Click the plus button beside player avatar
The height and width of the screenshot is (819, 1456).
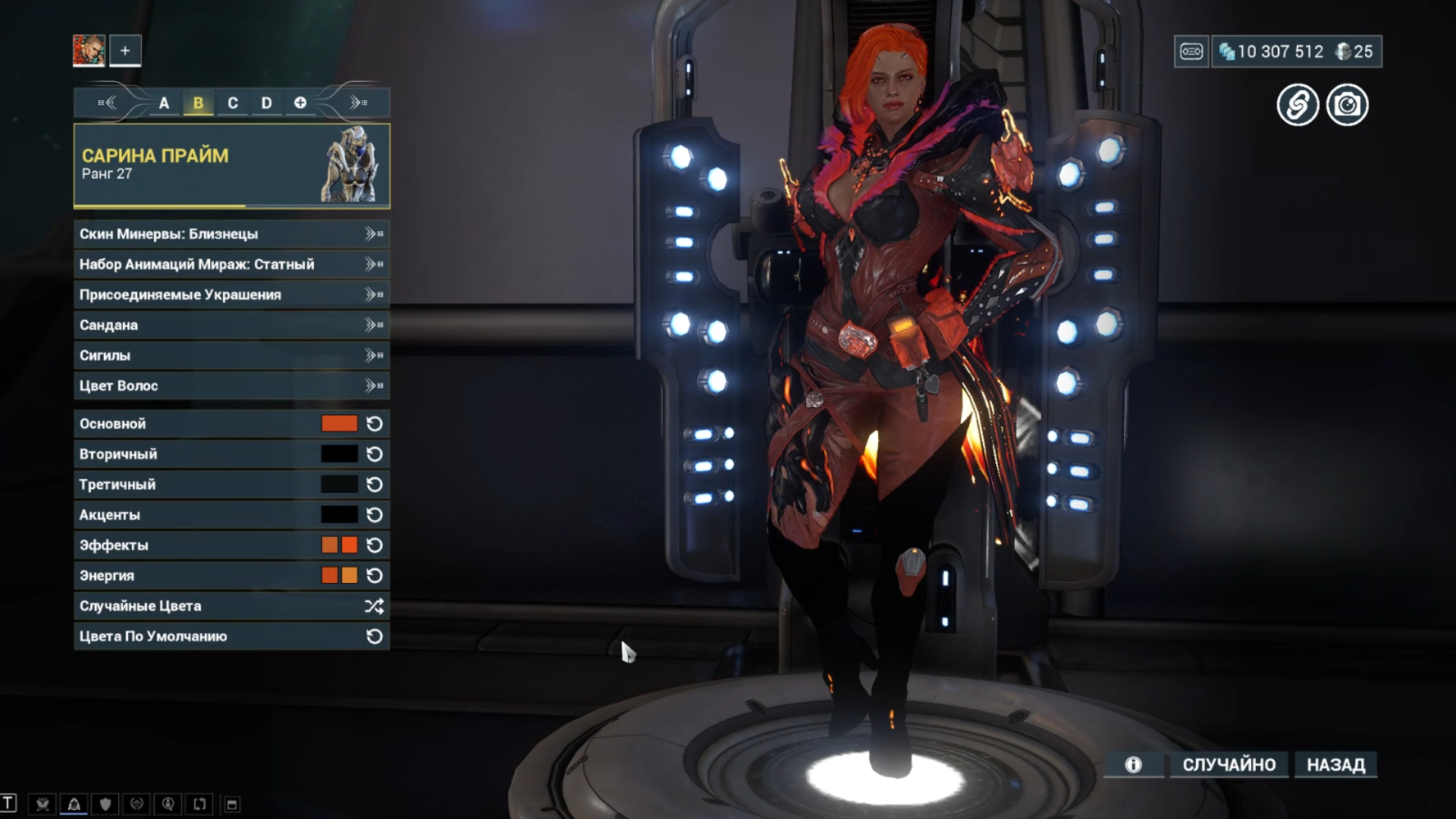click(x=125, y=51)
